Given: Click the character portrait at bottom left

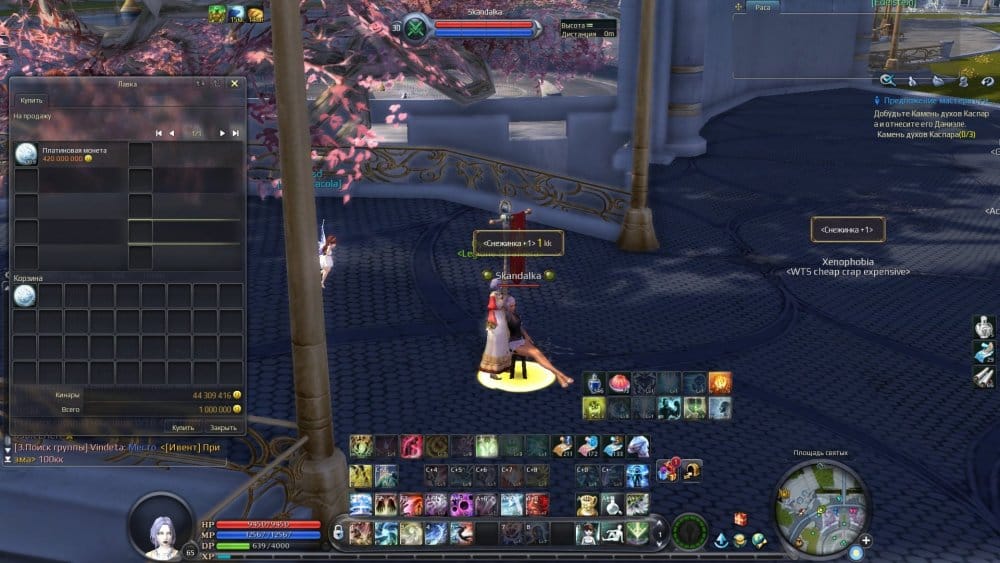Looking at the screenshot, I should (x=161, y=524).
